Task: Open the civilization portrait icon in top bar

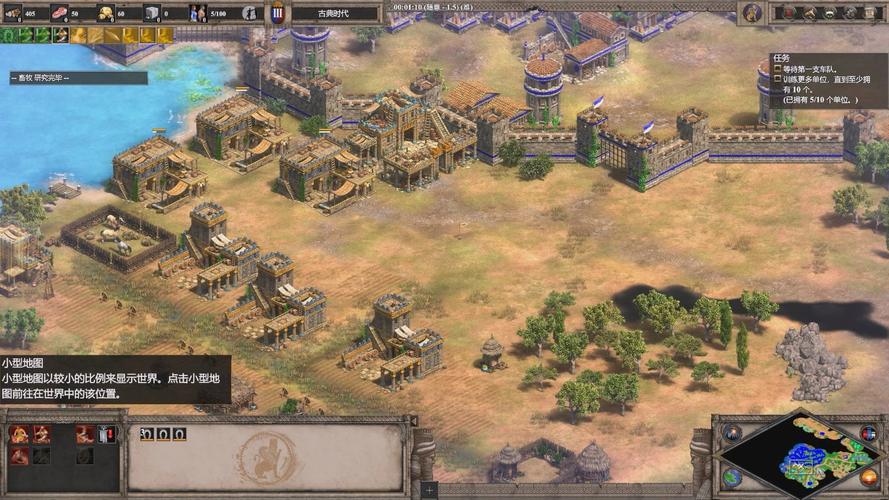Action: tap(752, 13)
